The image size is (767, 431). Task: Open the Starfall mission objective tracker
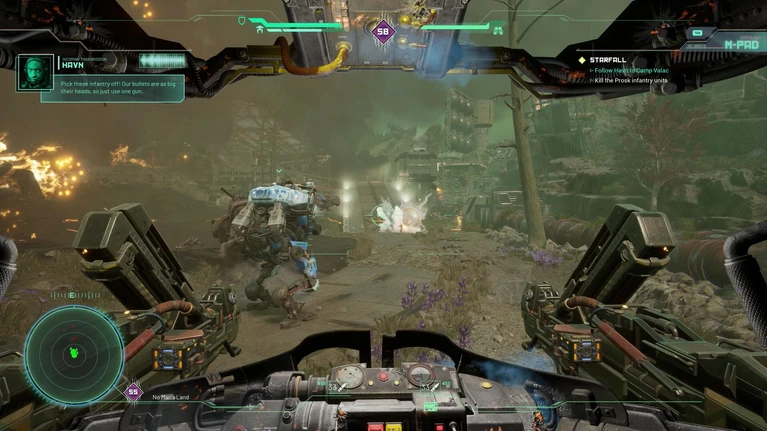point(608,60)
